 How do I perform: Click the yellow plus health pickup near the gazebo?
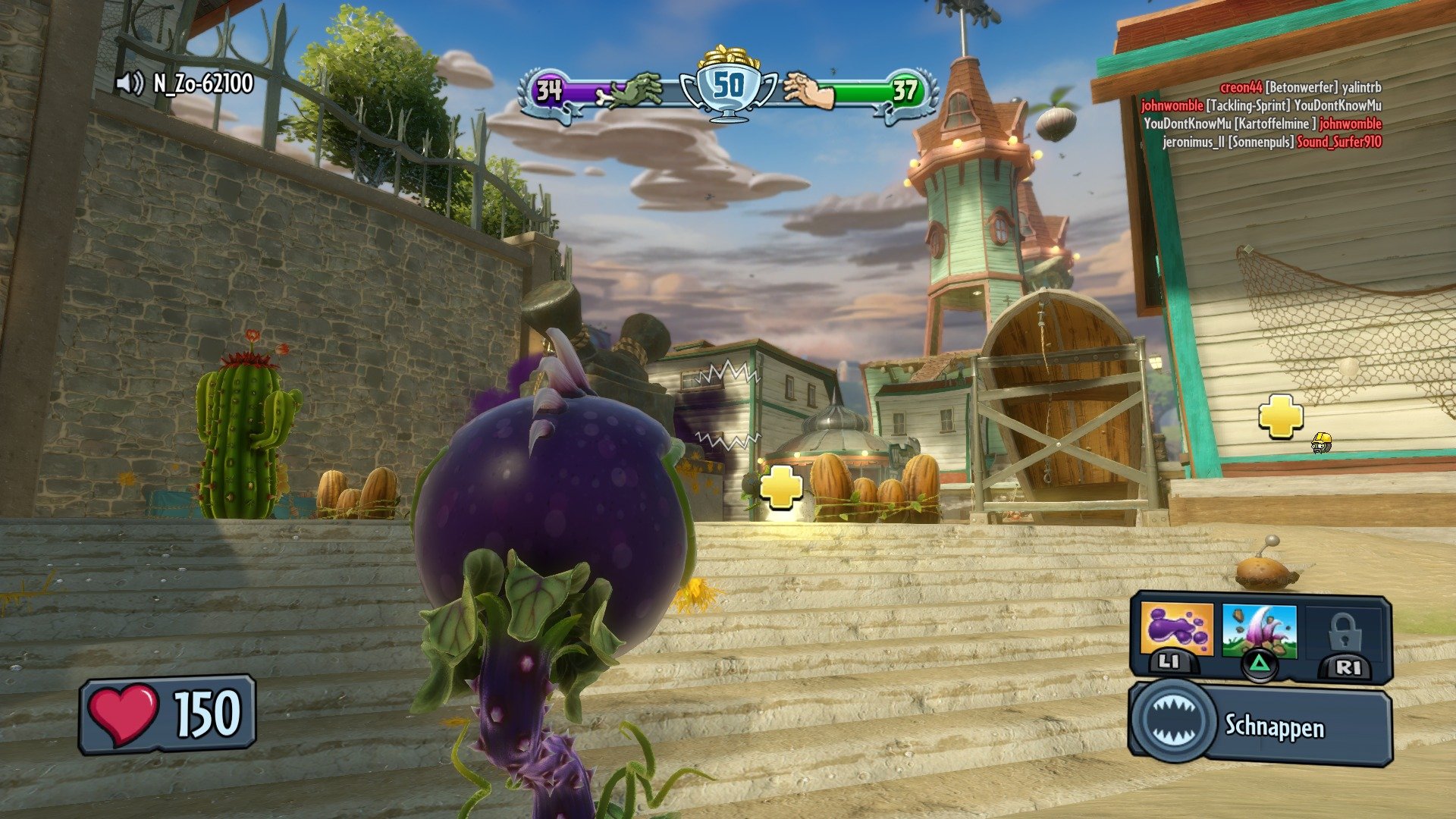click(783, 488)
